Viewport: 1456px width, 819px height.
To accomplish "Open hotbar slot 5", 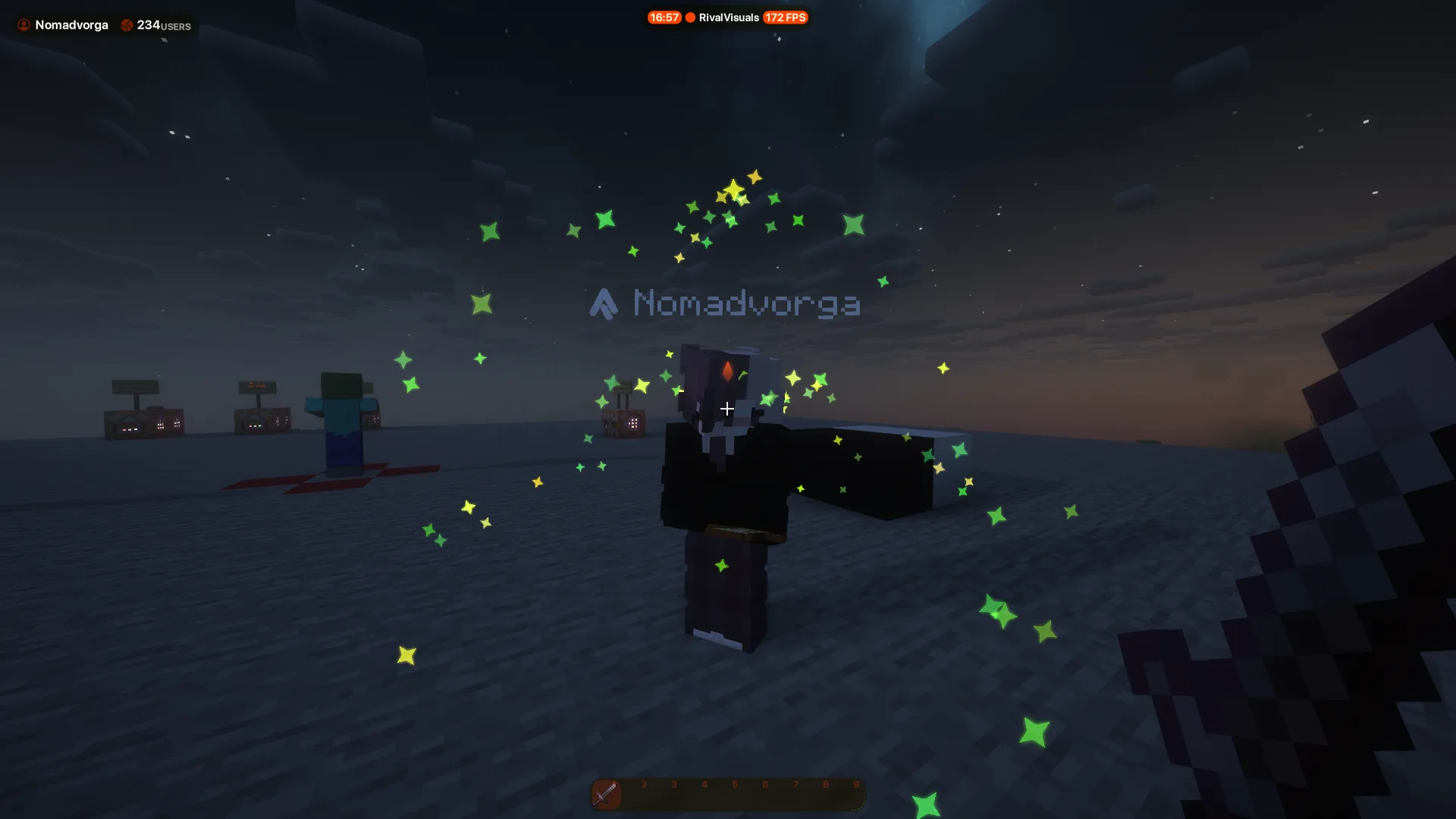I will [x=734, y=794].
